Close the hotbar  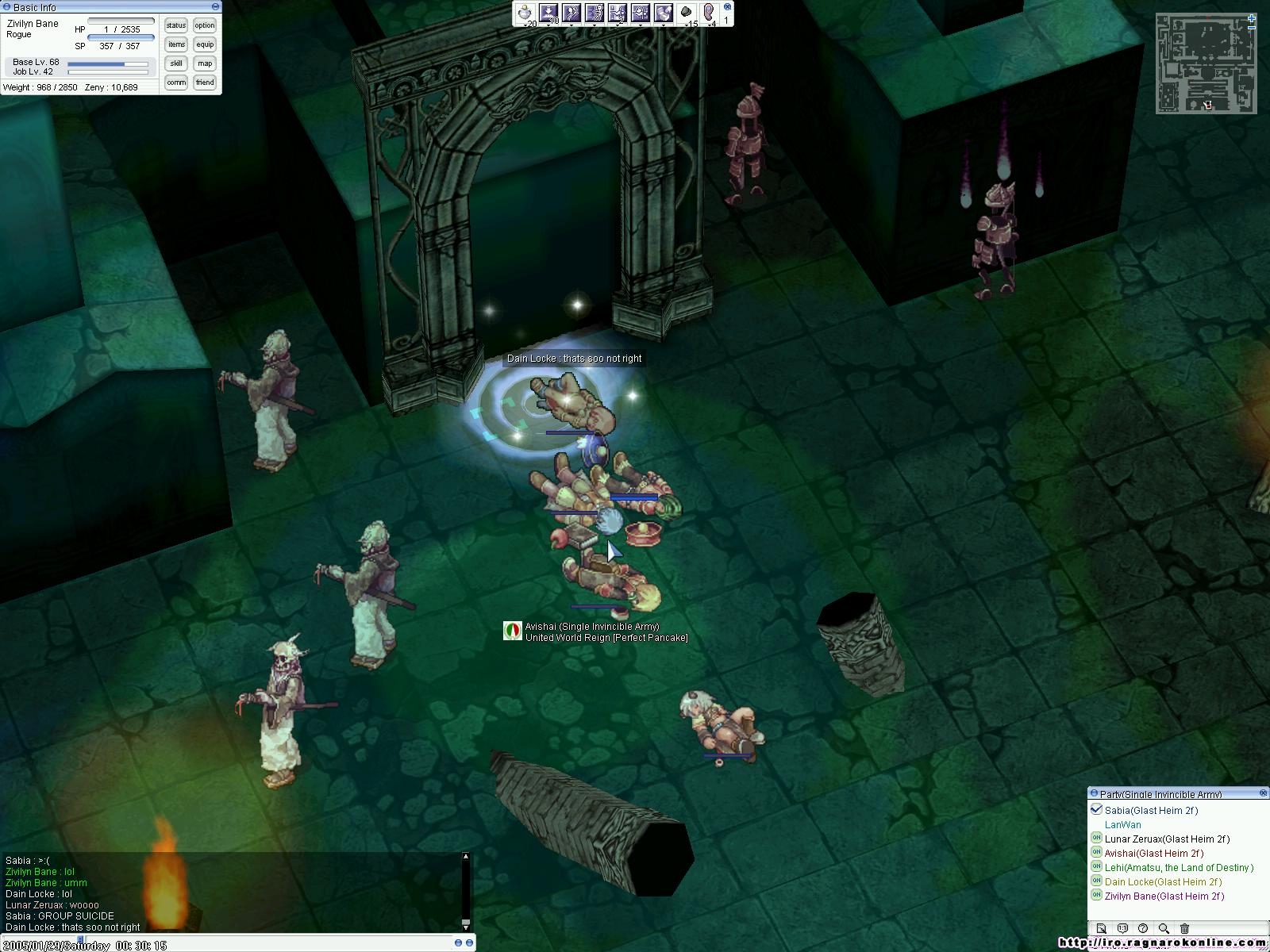pos(728,6)
